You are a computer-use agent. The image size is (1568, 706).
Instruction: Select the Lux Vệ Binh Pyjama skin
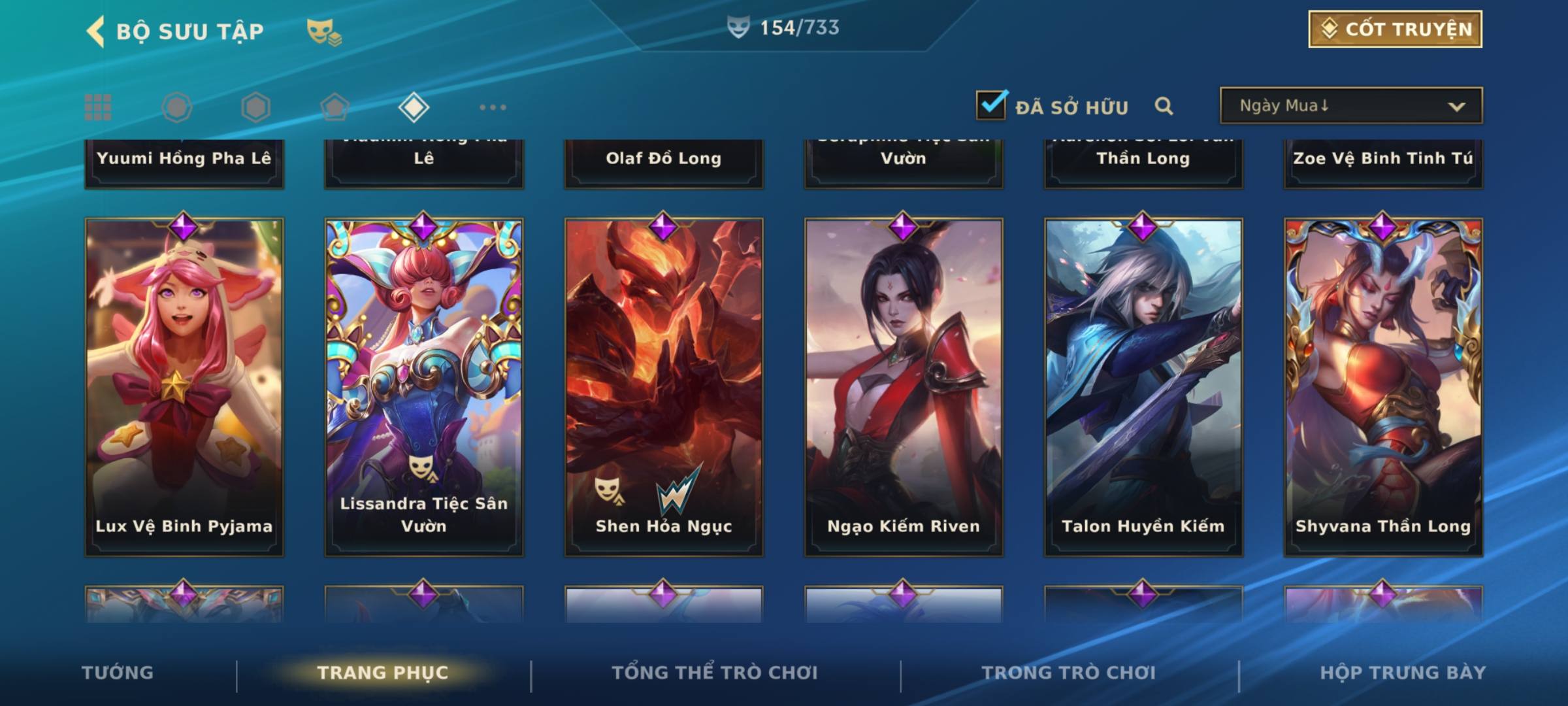click(x=184, y=387)
